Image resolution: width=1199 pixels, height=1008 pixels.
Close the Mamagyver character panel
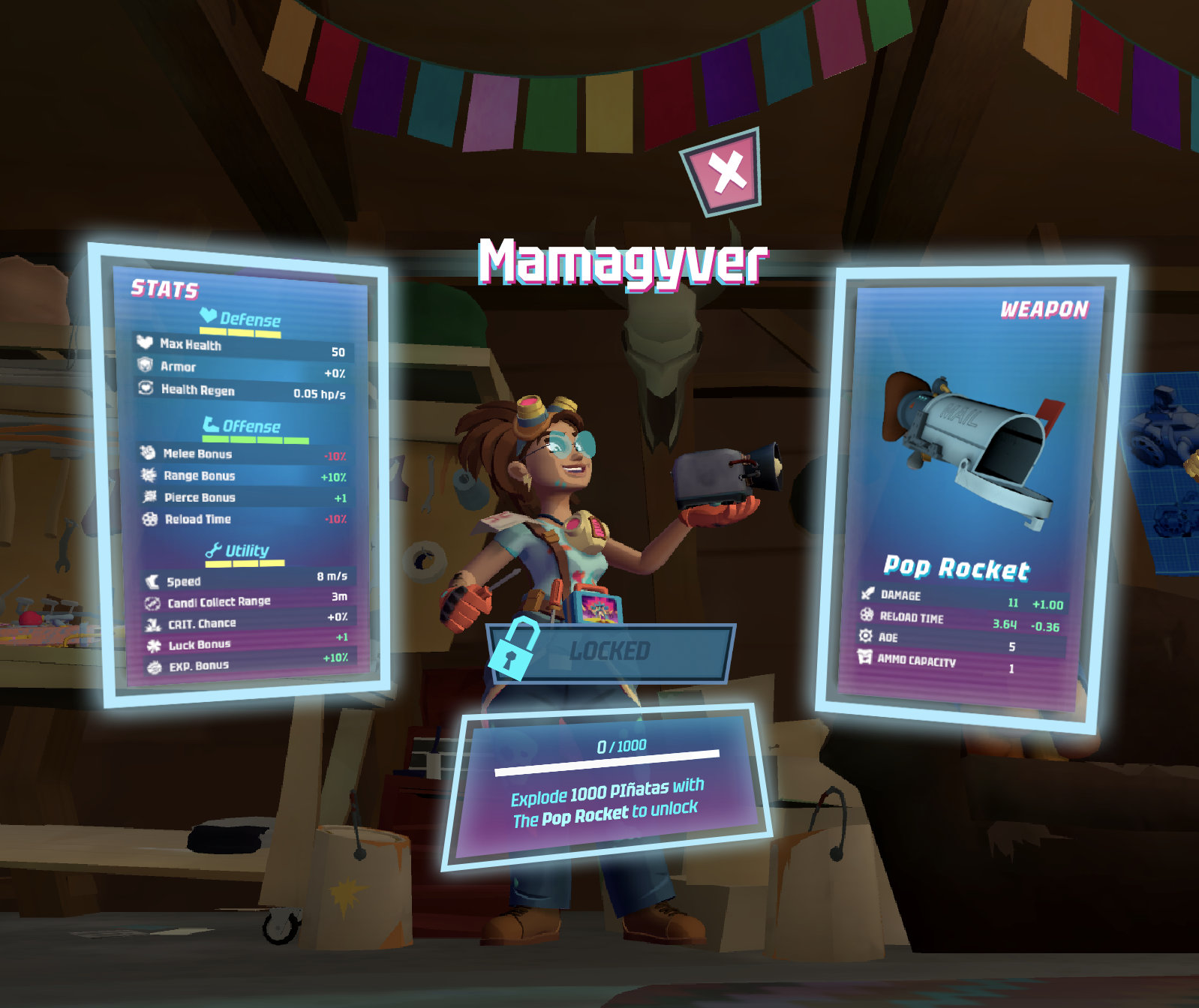coord(723,172)
